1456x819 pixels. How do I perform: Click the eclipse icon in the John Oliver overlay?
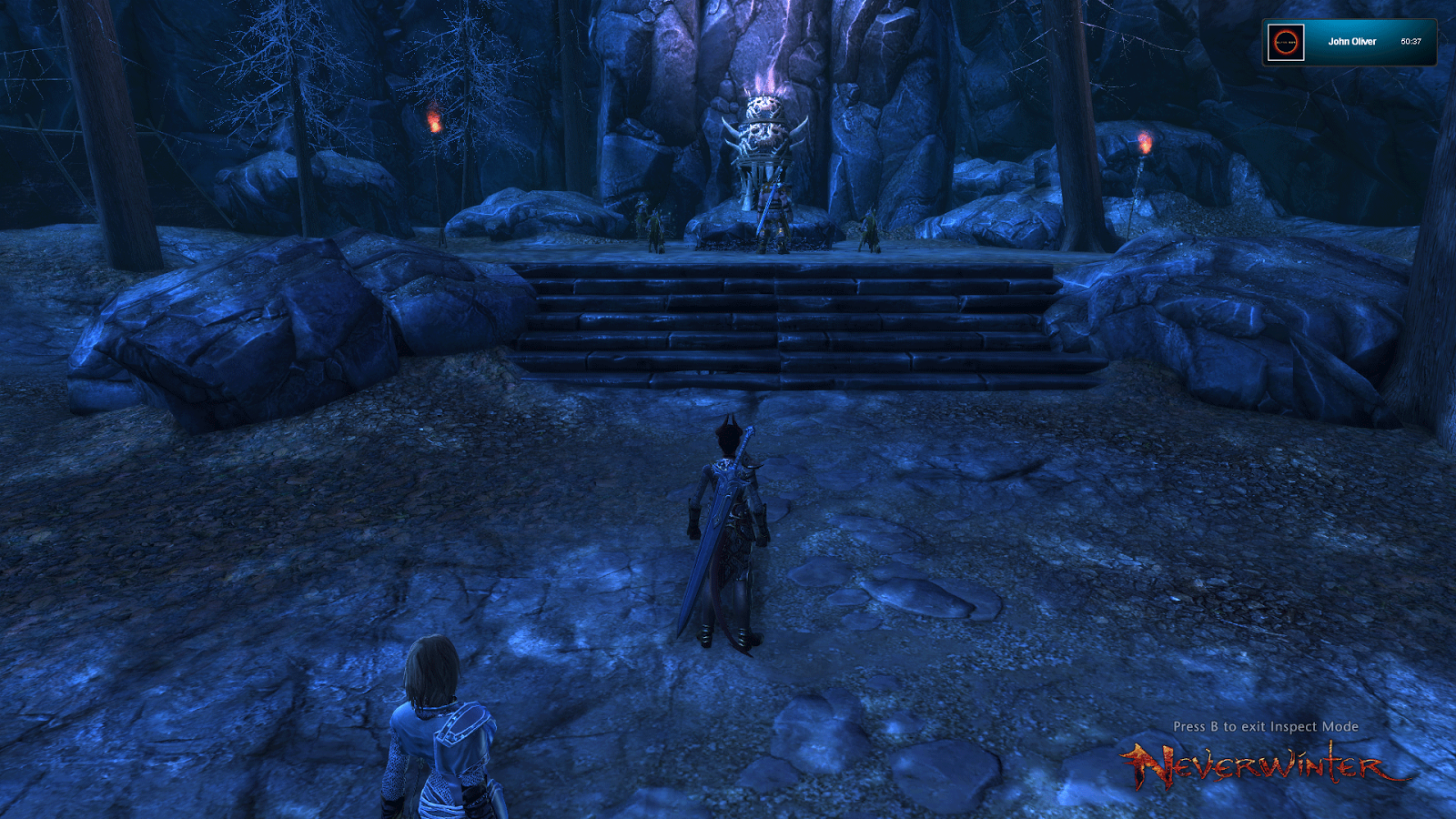(x=1284, y=42)
